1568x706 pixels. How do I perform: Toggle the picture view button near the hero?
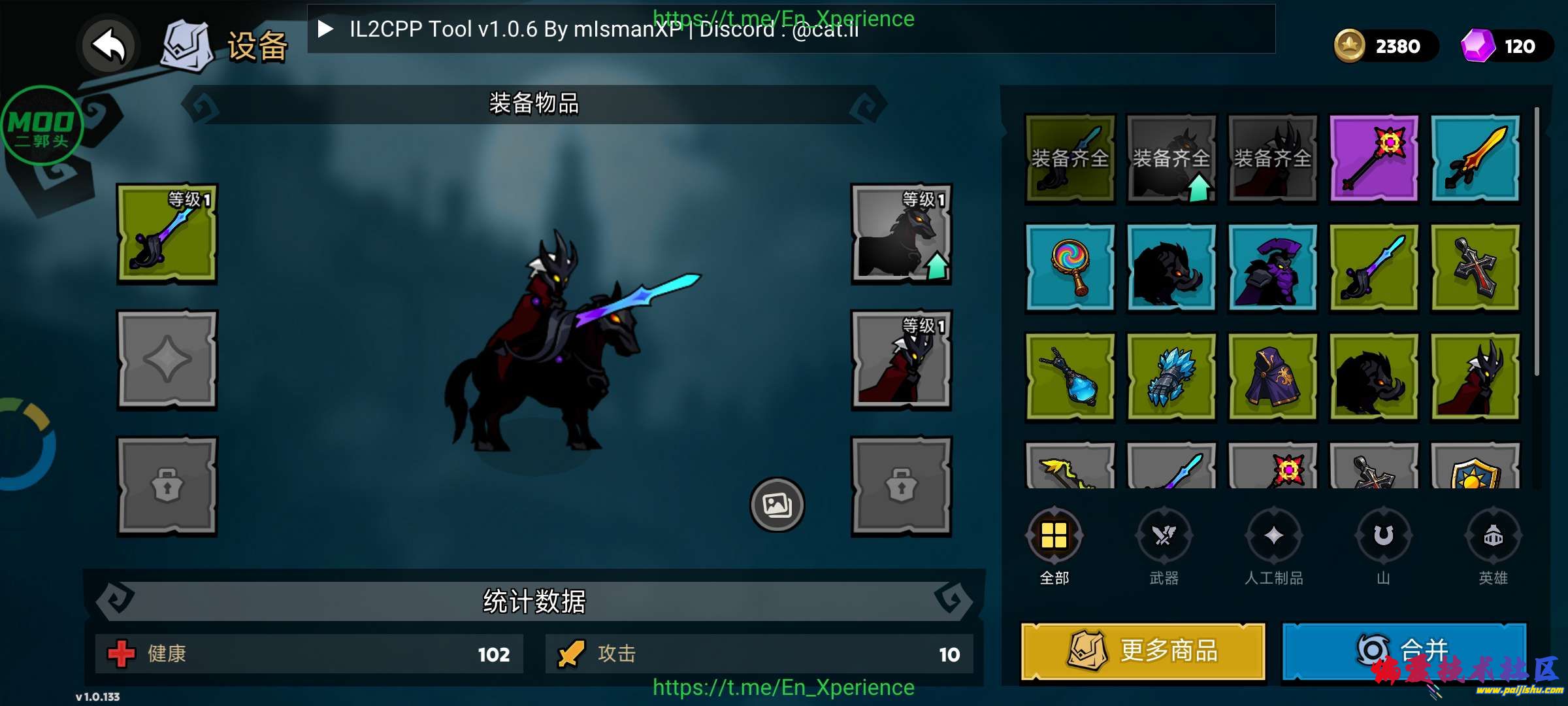tap(777, 504)
